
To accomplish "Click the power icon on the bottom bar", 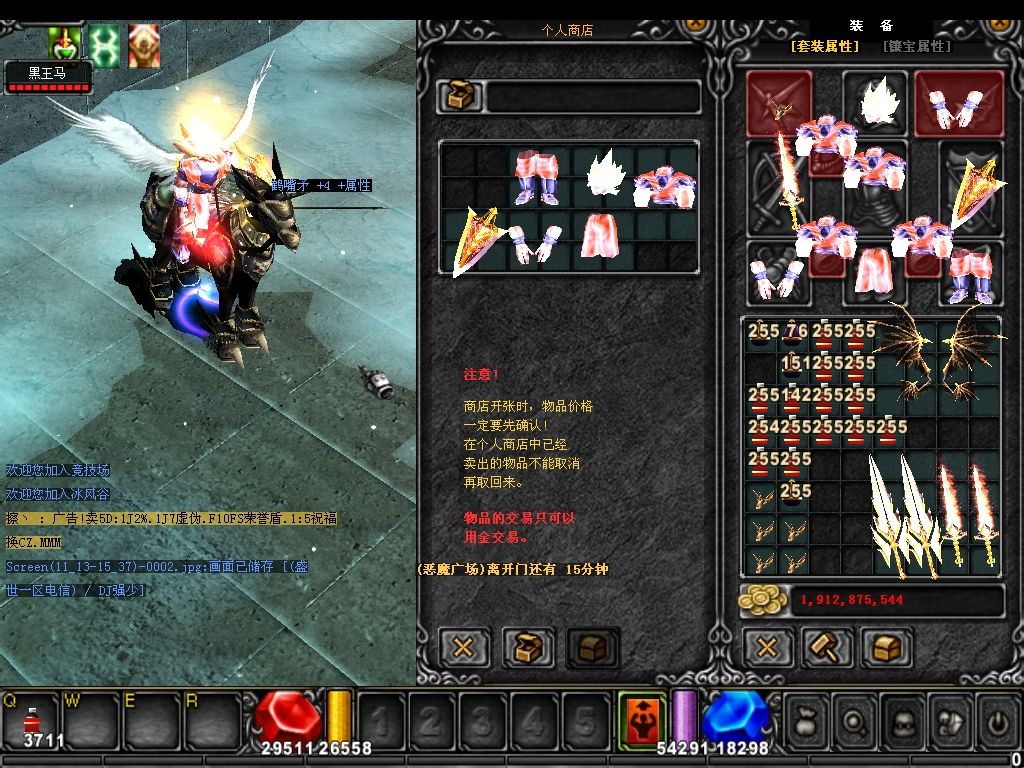I will coord(997,717).
